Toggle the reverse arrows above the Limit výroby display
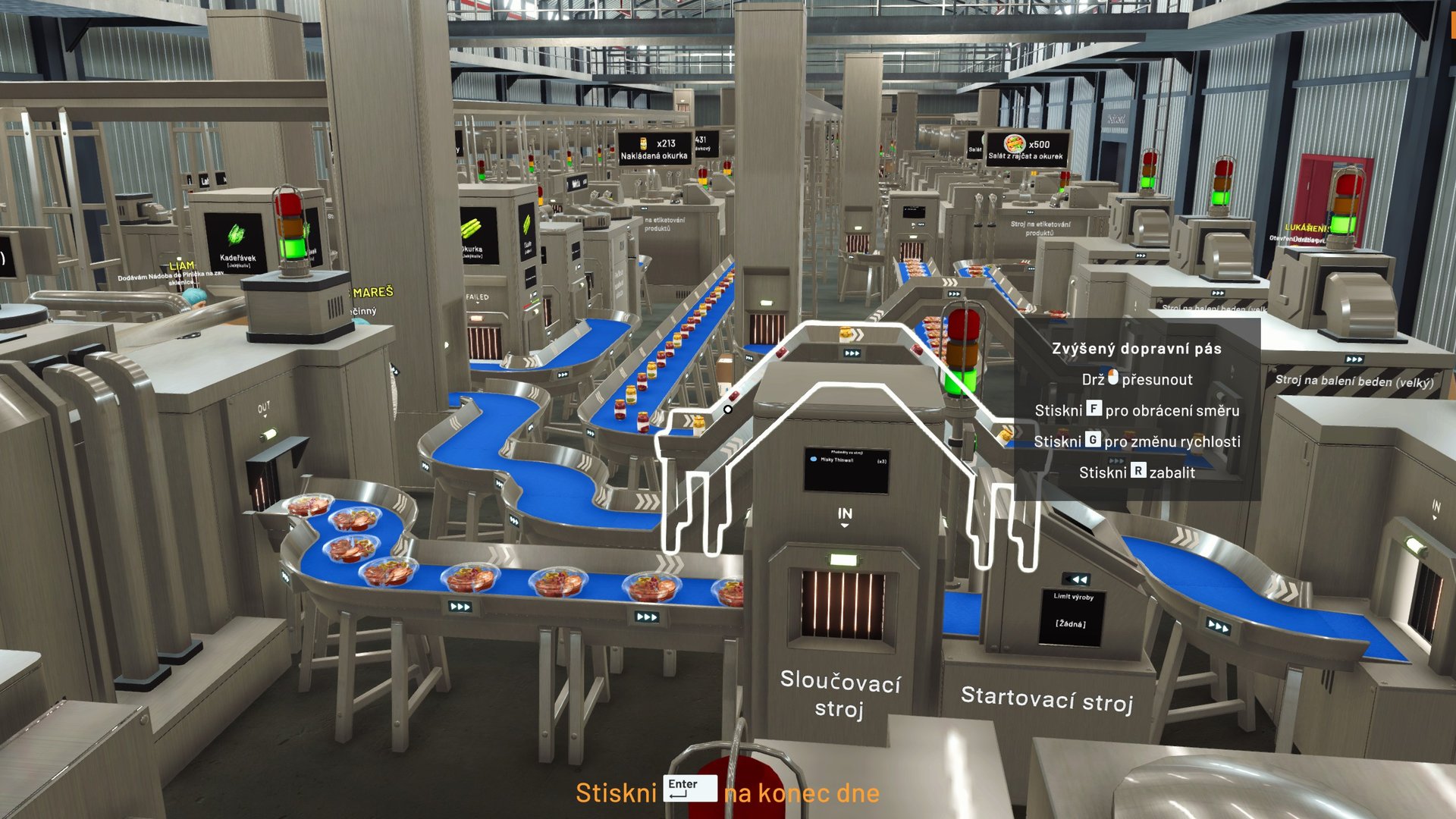 click(x=1075, y=580)
